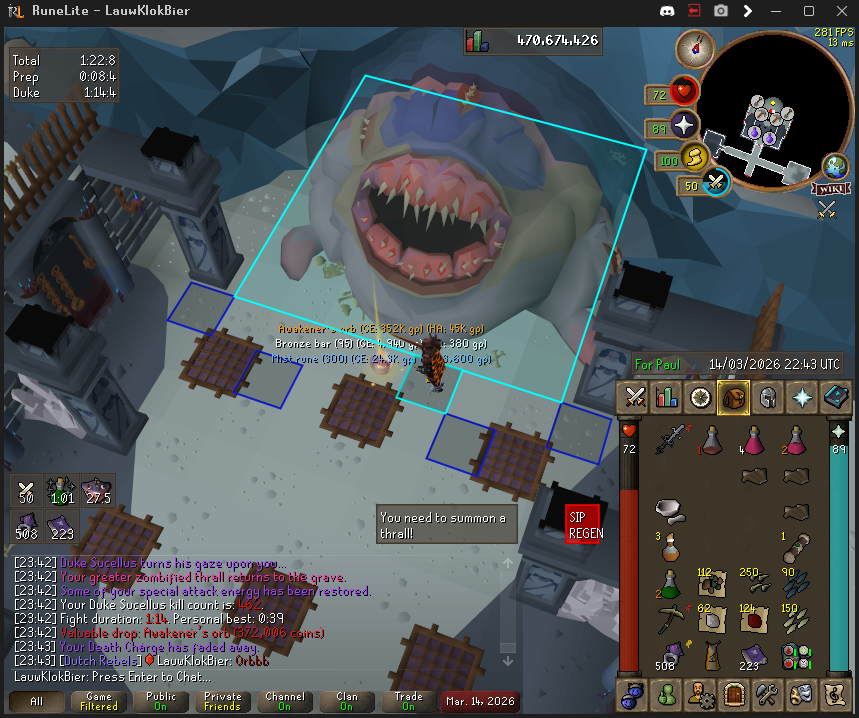Screen dimensions: 859x718
Task: Open the Music Player tab
Action: 834,692
